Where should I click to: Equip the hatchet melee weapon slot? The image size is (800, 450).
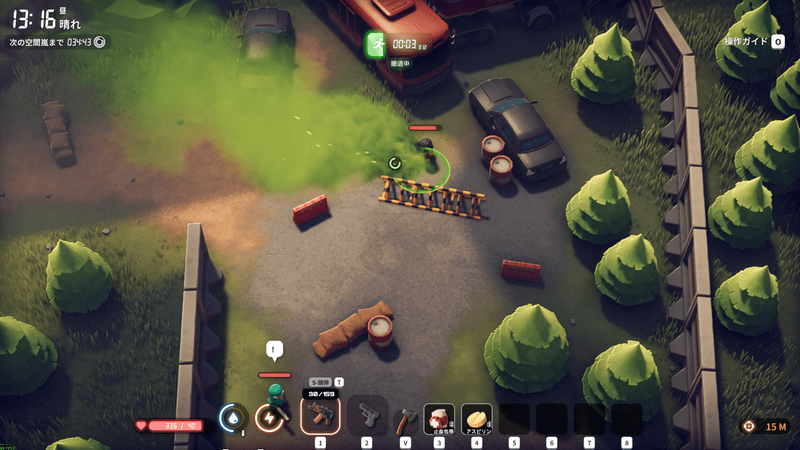coord(404,417)
